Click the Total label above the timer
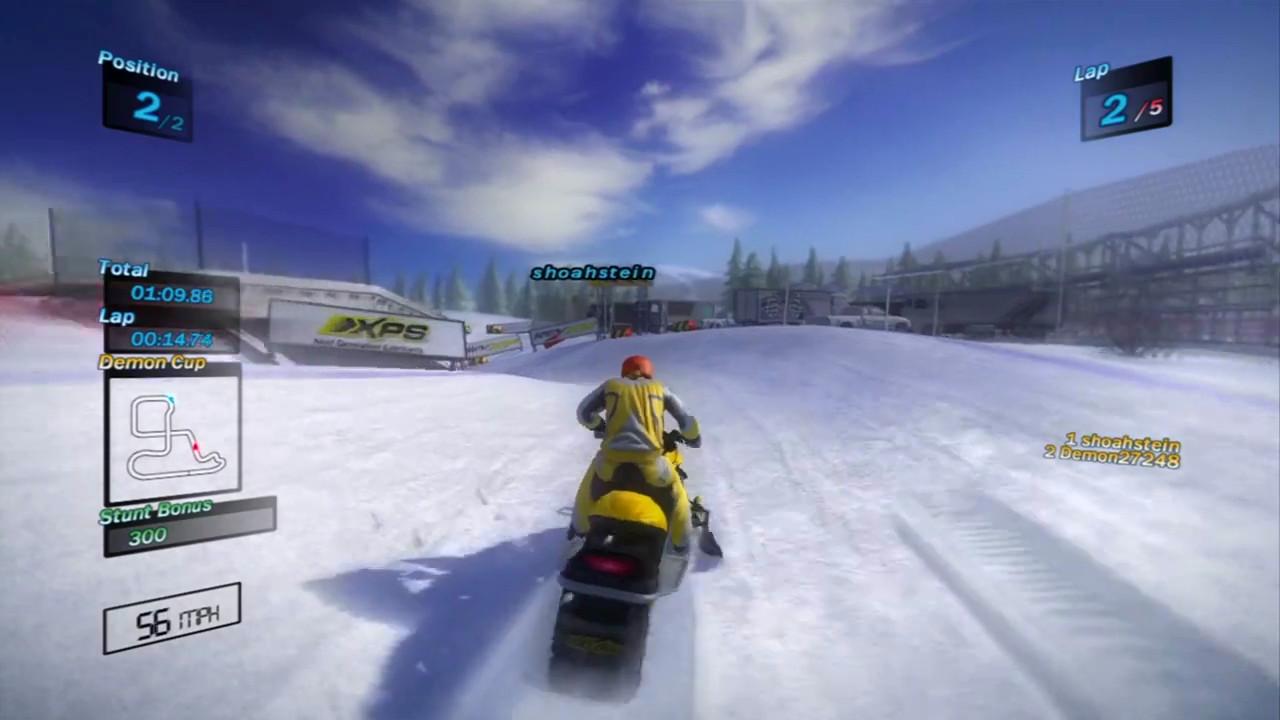This screenshot has width=1280, height=720. [x=122, y=268]
